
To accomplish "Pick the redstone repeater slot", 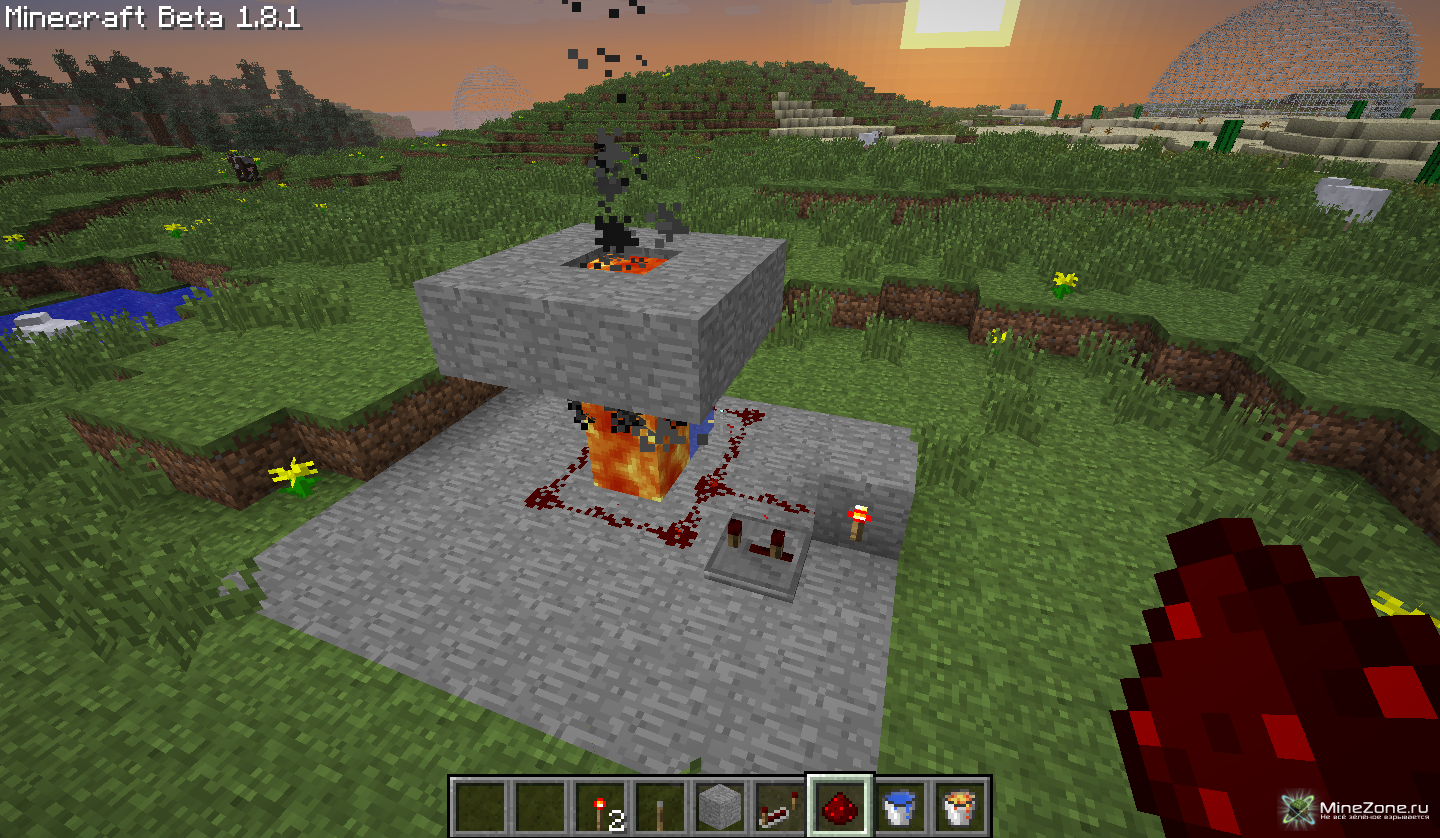I will click(780, 806).
